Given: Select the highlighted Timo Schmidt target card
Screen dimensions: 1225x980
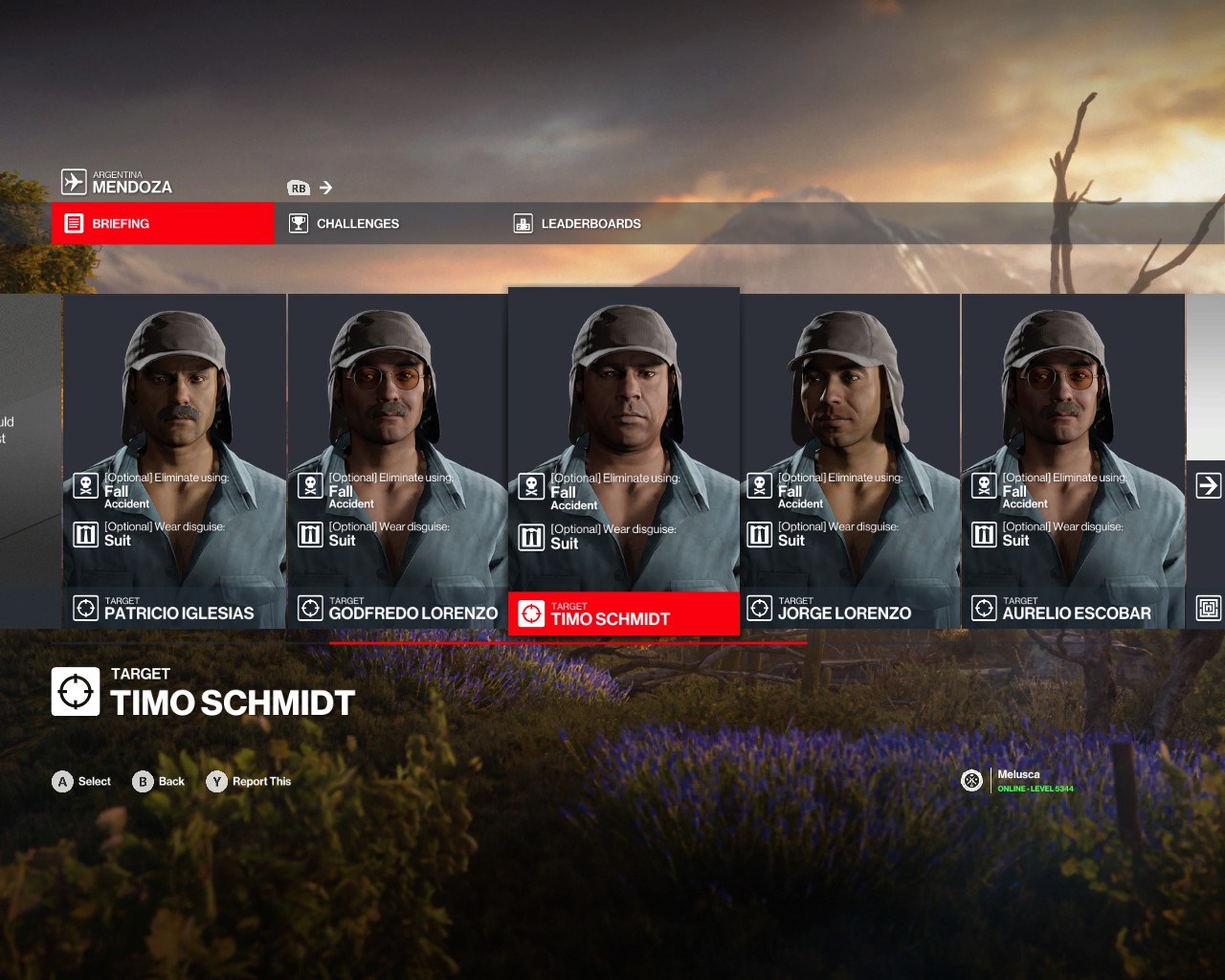Looking at the screenshot, I should click(x=623, y=459).
